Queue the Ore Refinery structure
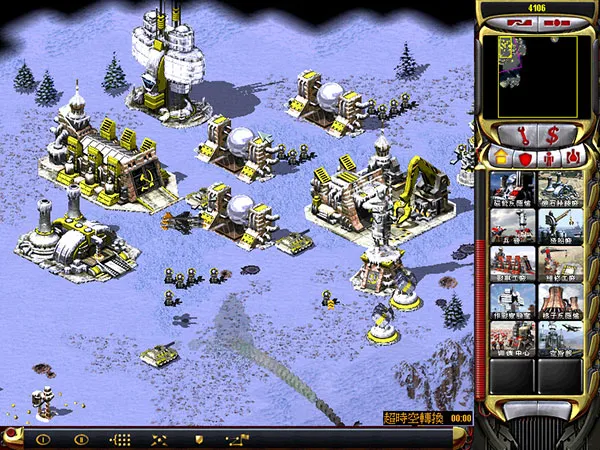The height and width of the screenshot is (450, 600). tap(558, 188)
